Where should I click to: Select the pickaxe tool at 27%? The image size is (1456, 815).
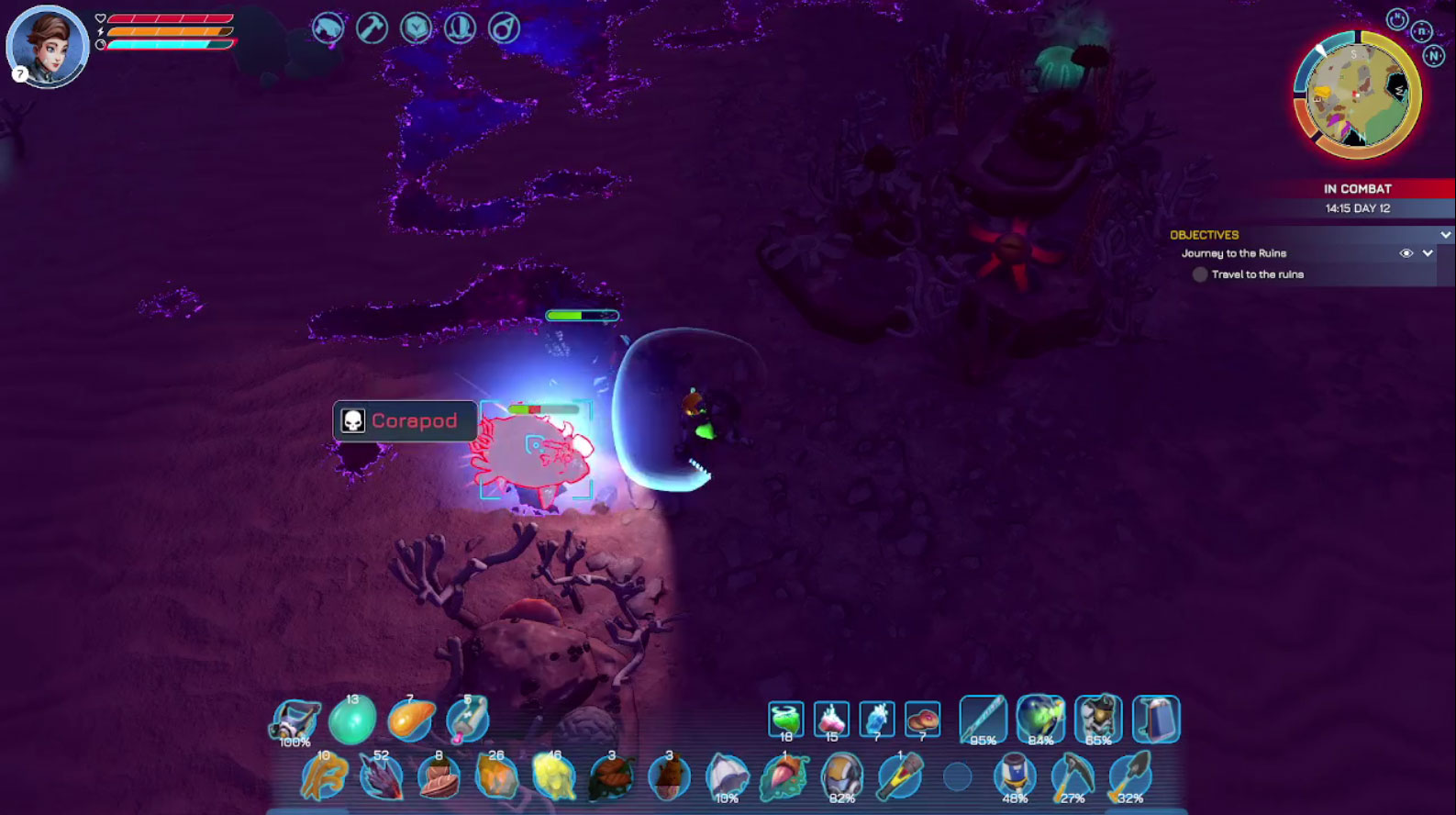(x=1072, y=776)
